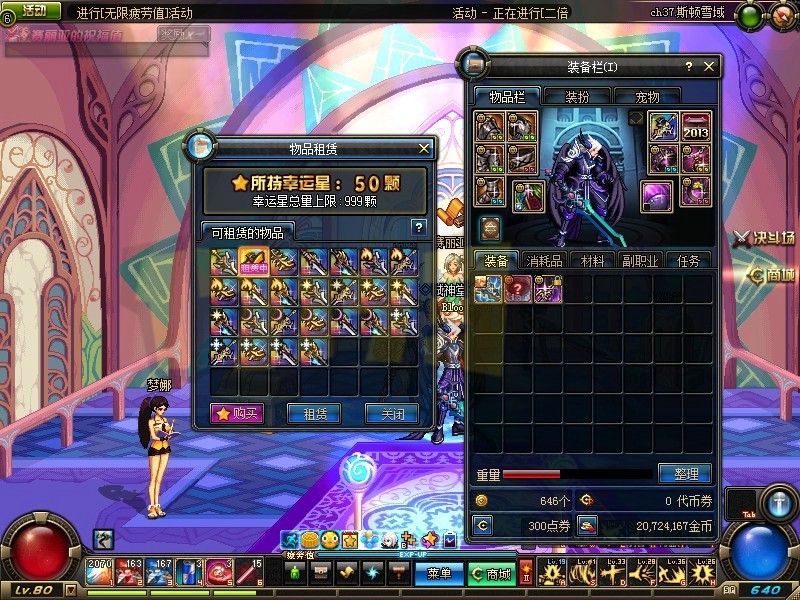This screenshot has width=800, height=600.
Task: Select the 2013 title equipment slot
Action: [x=696, y=127]
